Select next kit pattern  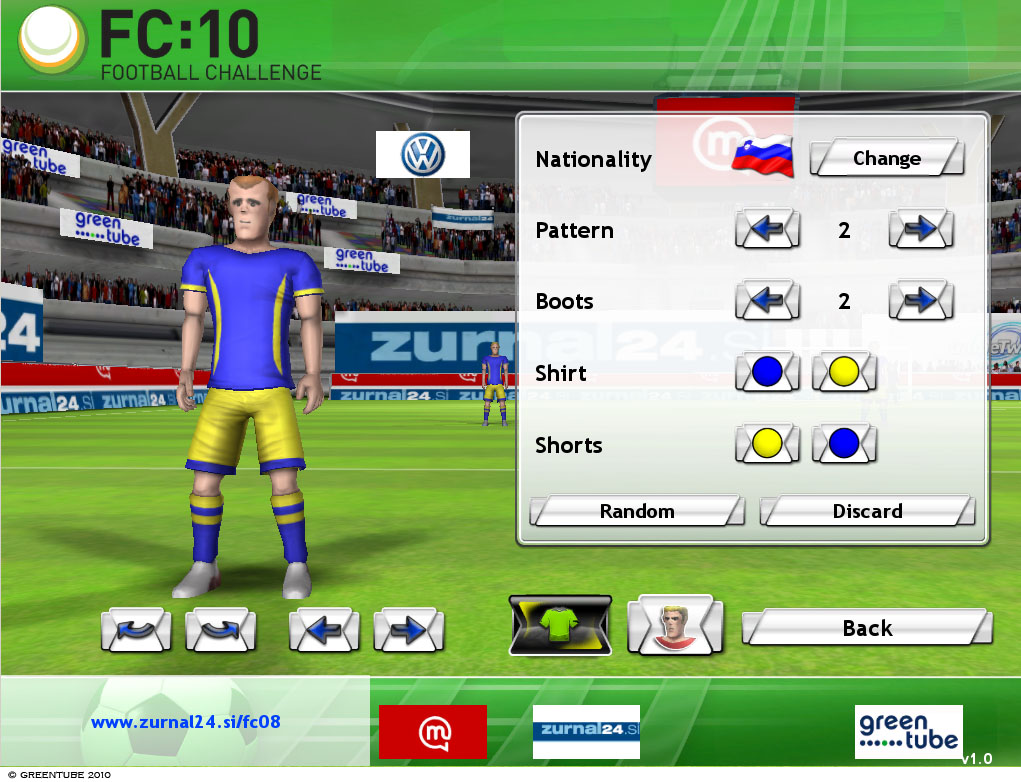920,230
